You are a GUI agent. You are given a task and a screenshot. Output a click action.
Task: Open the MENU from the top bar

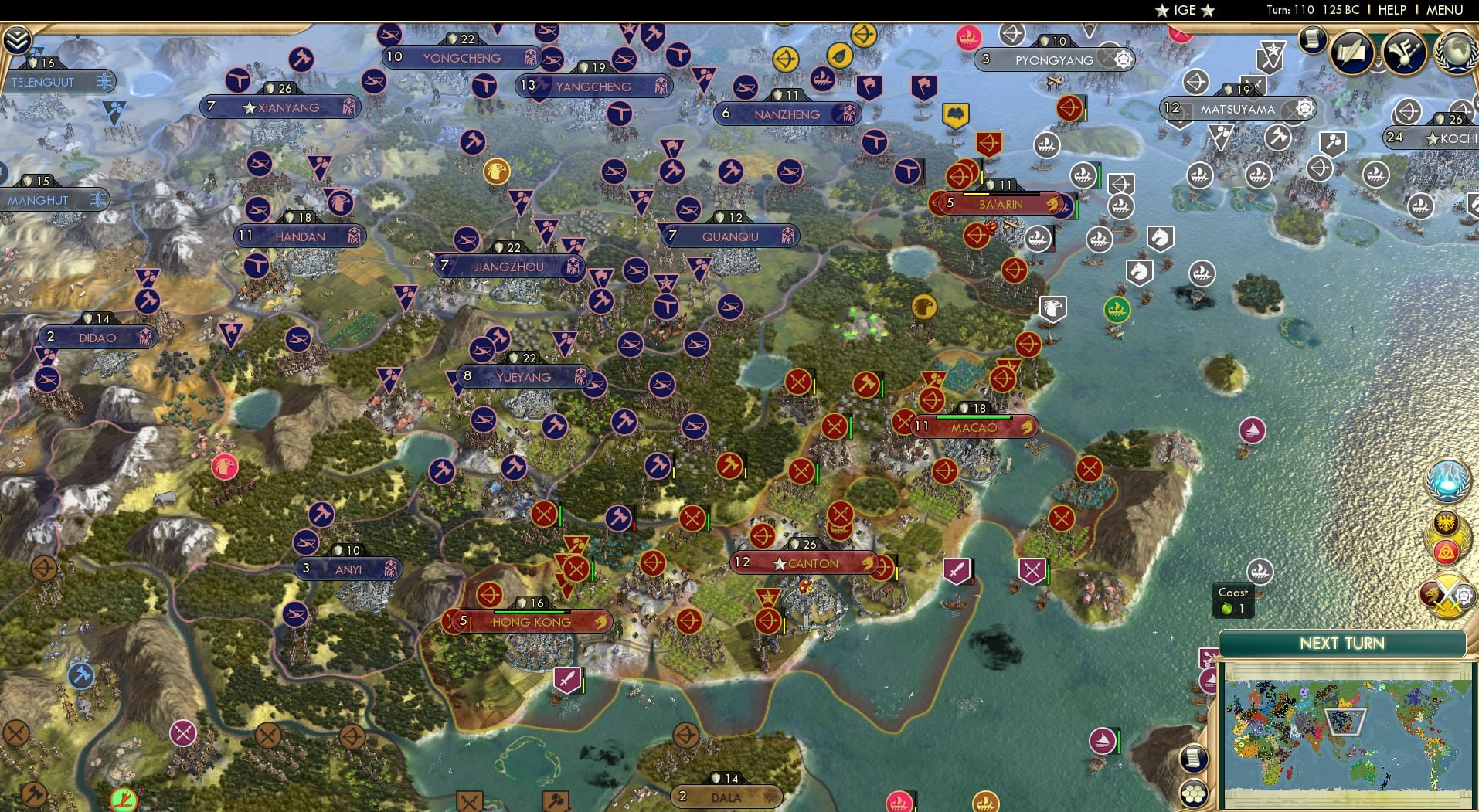coord(1447,11)
